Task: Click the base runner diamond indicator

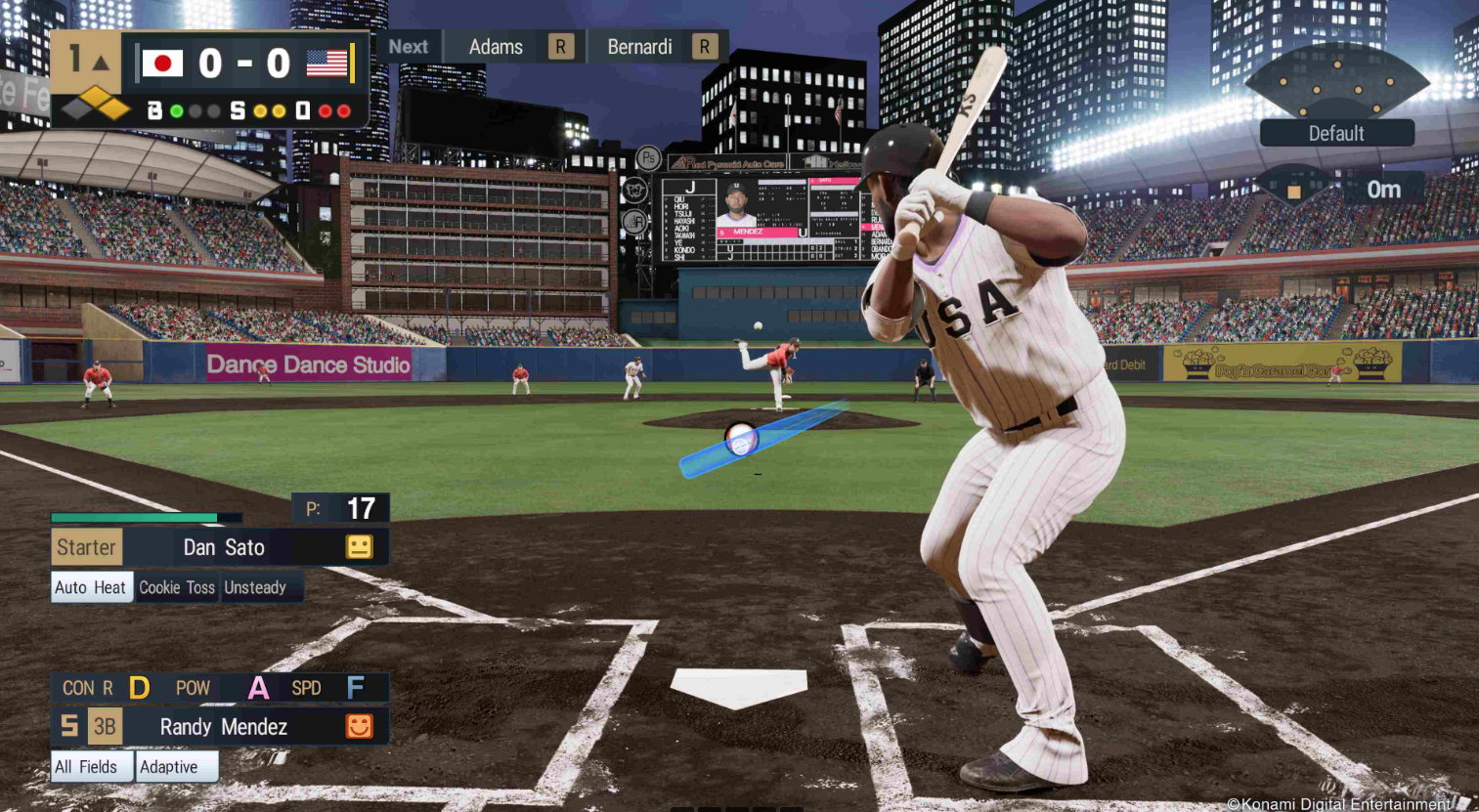Action: 97,103
